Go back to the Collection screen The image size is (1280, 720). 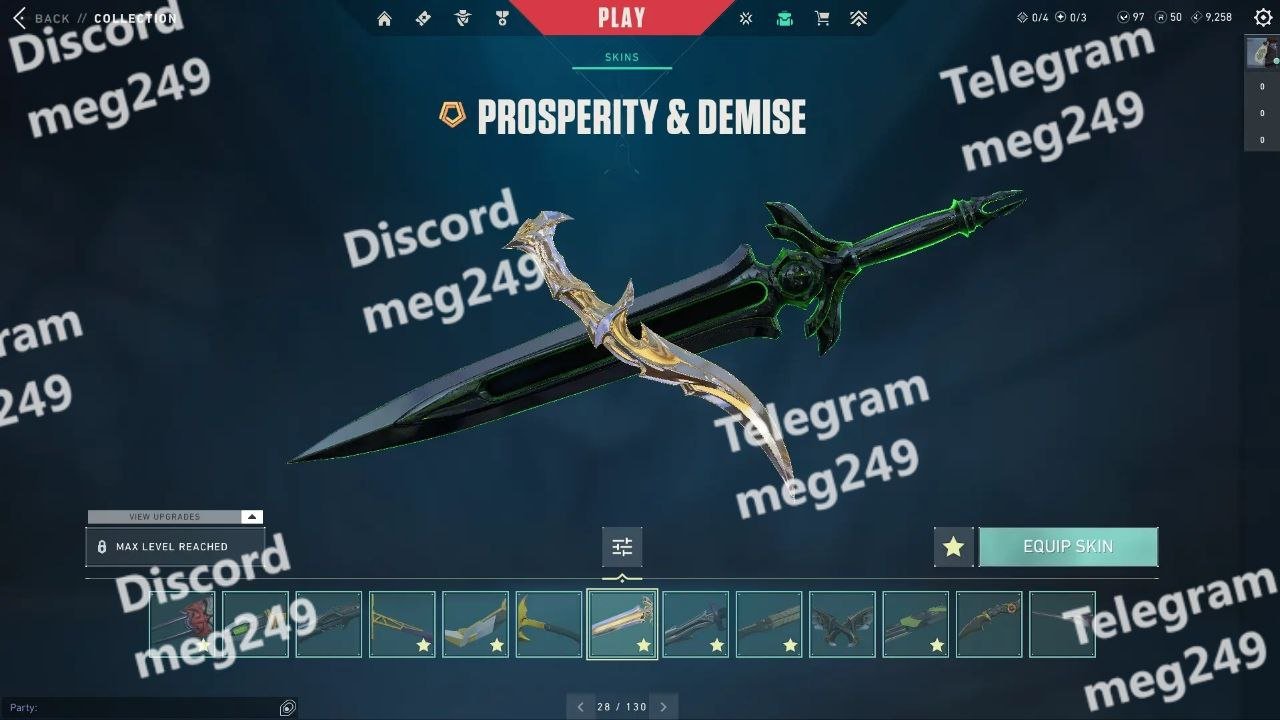coord(42,18)
